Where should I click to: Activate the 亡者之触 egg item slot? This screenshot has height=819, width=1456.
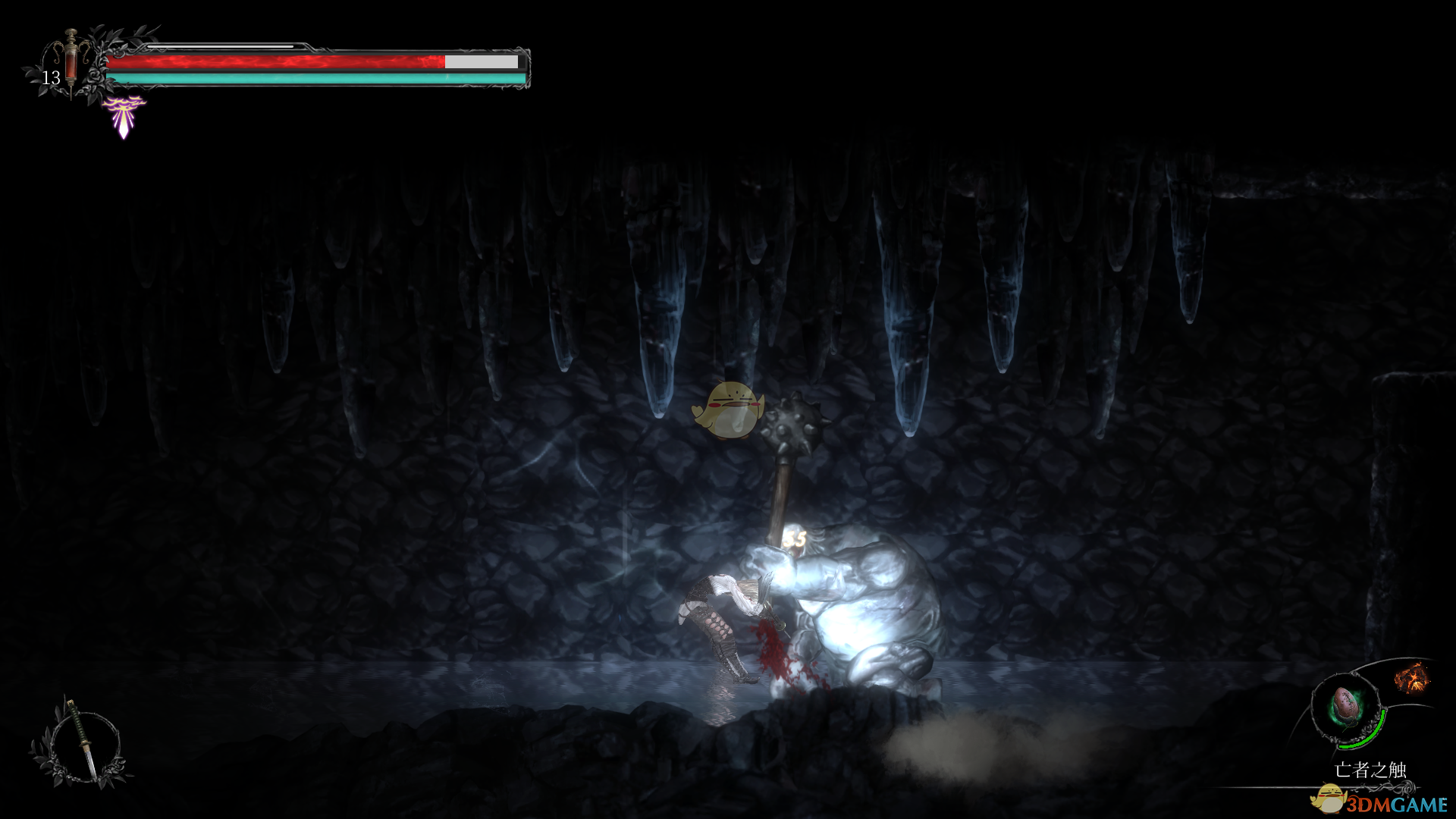tap(1345, 707)
